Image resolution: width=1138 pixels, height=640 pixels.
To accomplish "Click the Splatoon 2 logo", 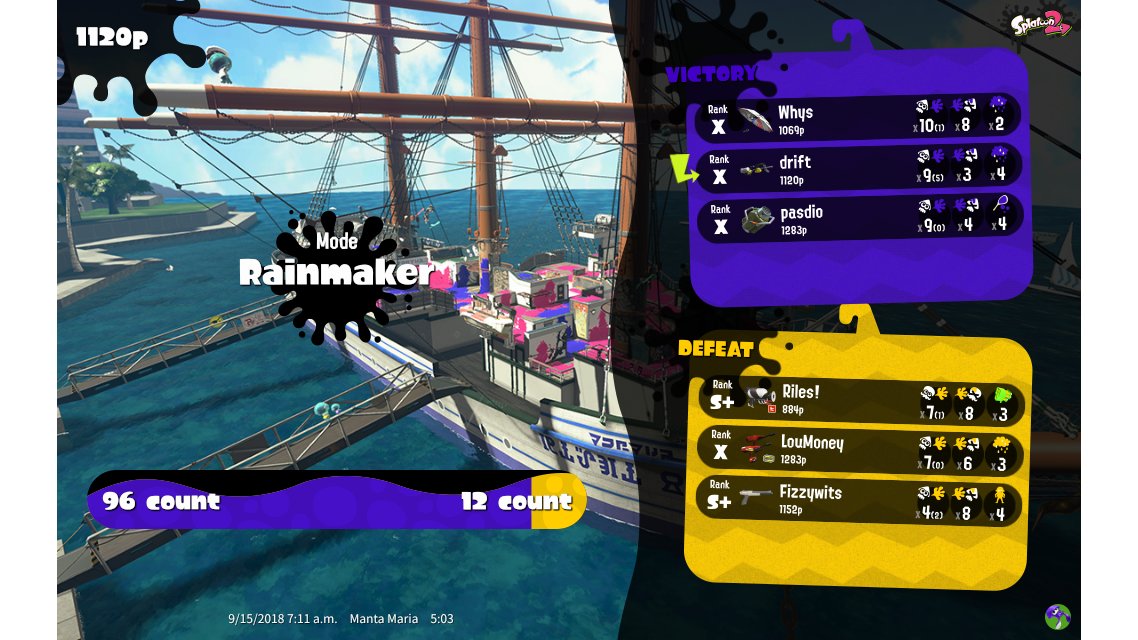I will pyautogui.click(x=1040, y=26).
